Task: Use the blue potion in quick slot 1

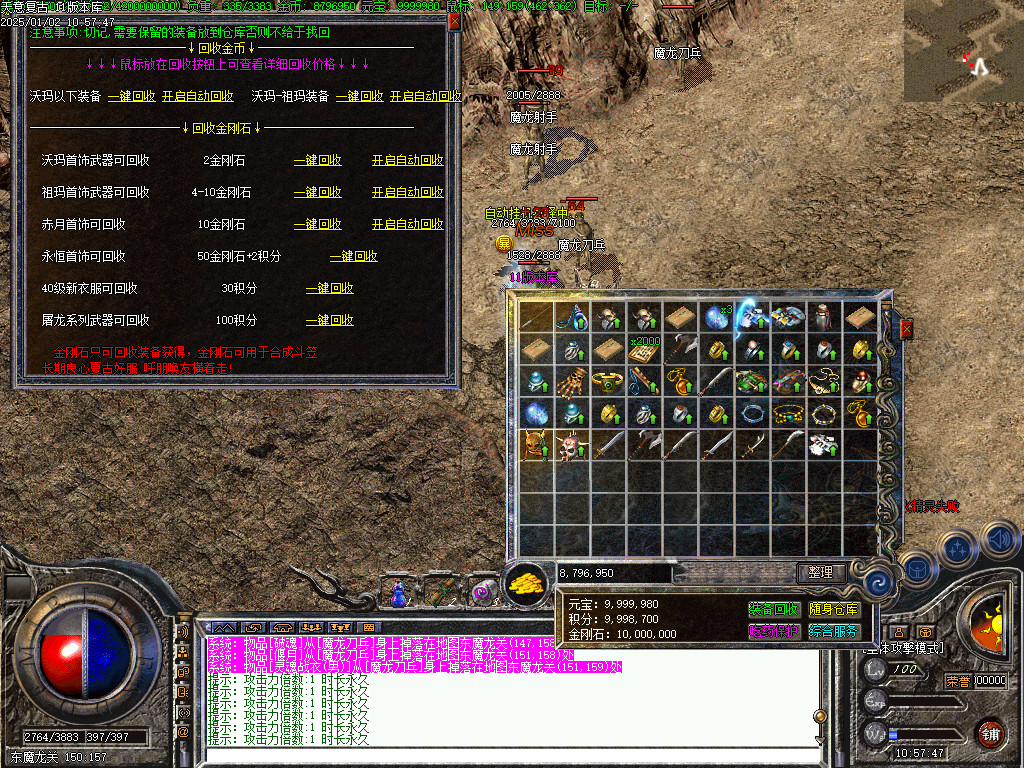Action: 400,593
